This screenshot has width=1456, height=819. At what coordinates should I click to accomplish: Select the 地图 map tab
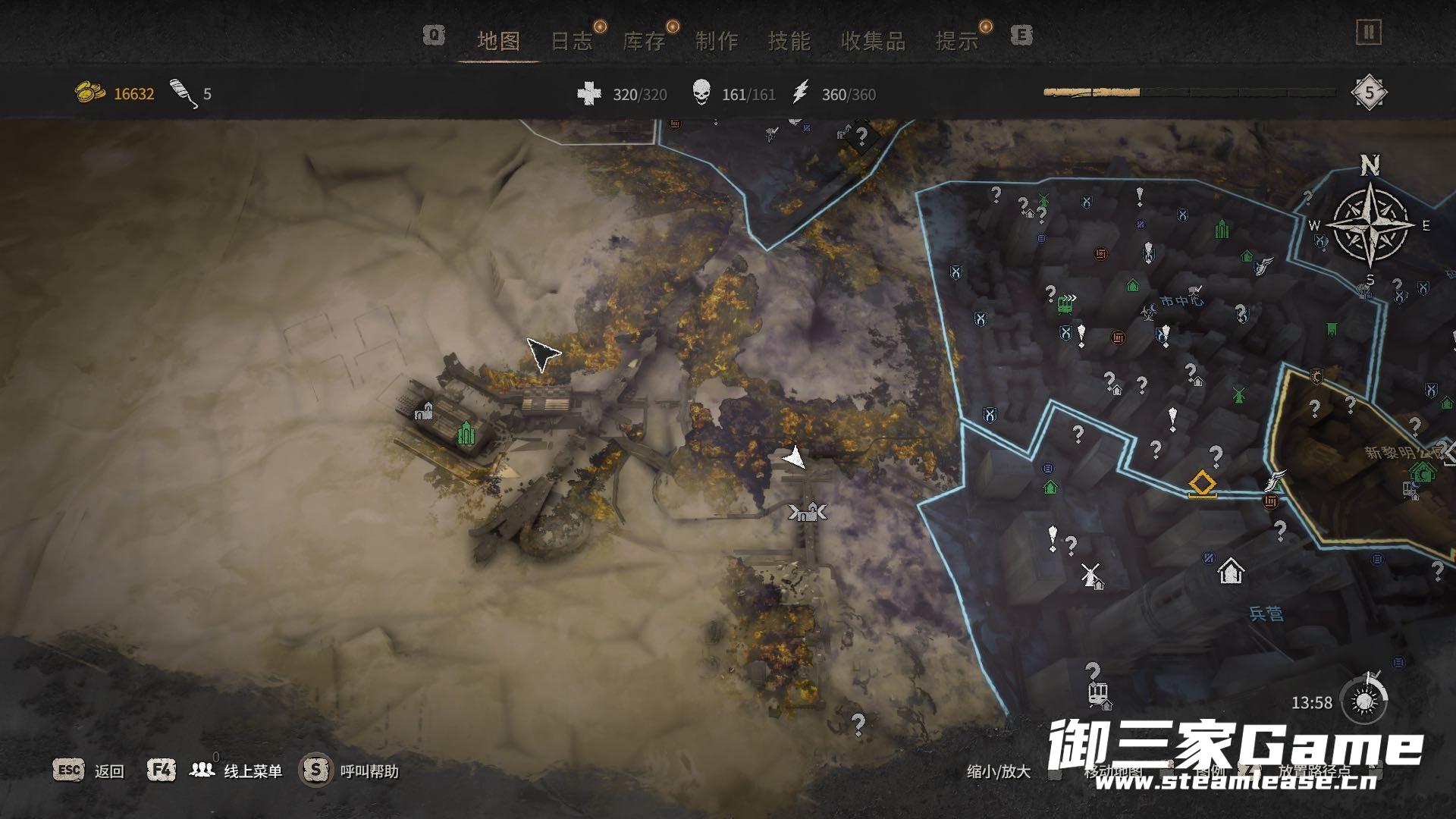[x=498, y=41]
